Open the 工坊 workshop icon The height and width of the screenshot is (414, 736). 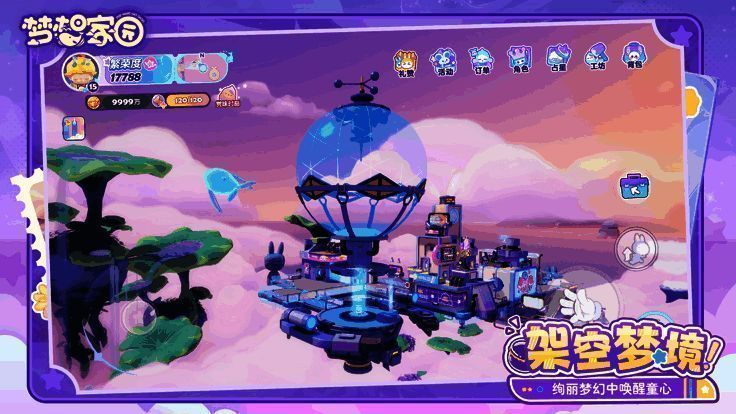click(x=595, y=59)
